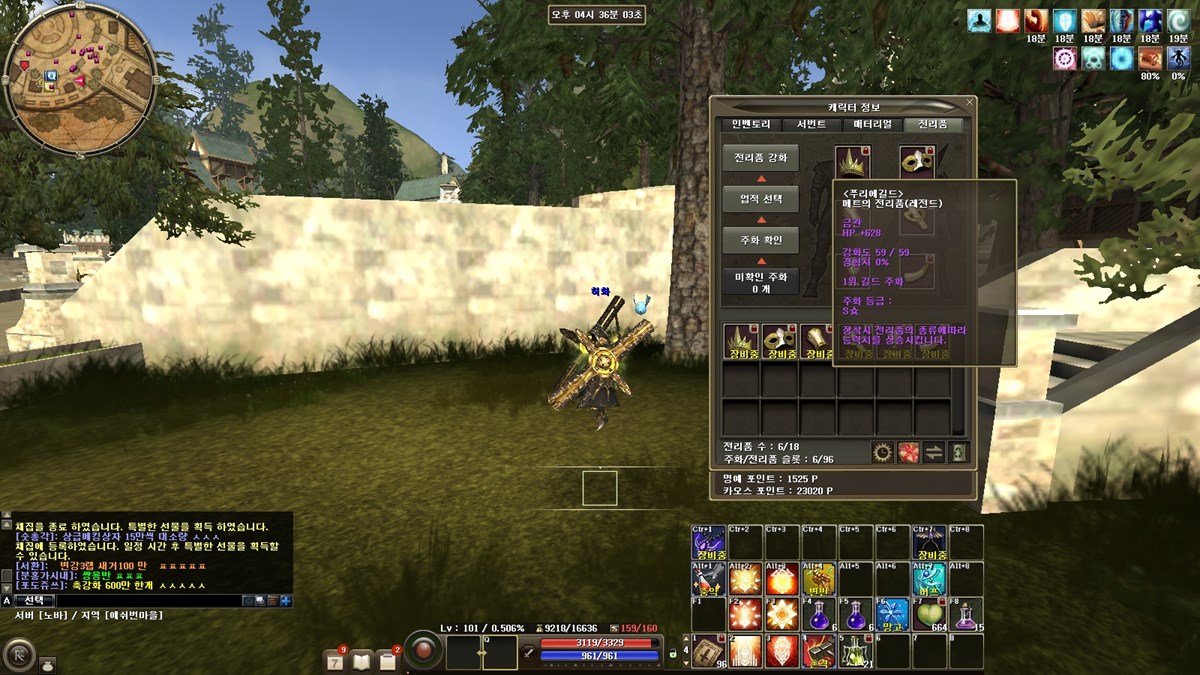The image size is (1200, 675).
Task: Open the calendar icon with 9 badge
Action: [x=335, y=660]
